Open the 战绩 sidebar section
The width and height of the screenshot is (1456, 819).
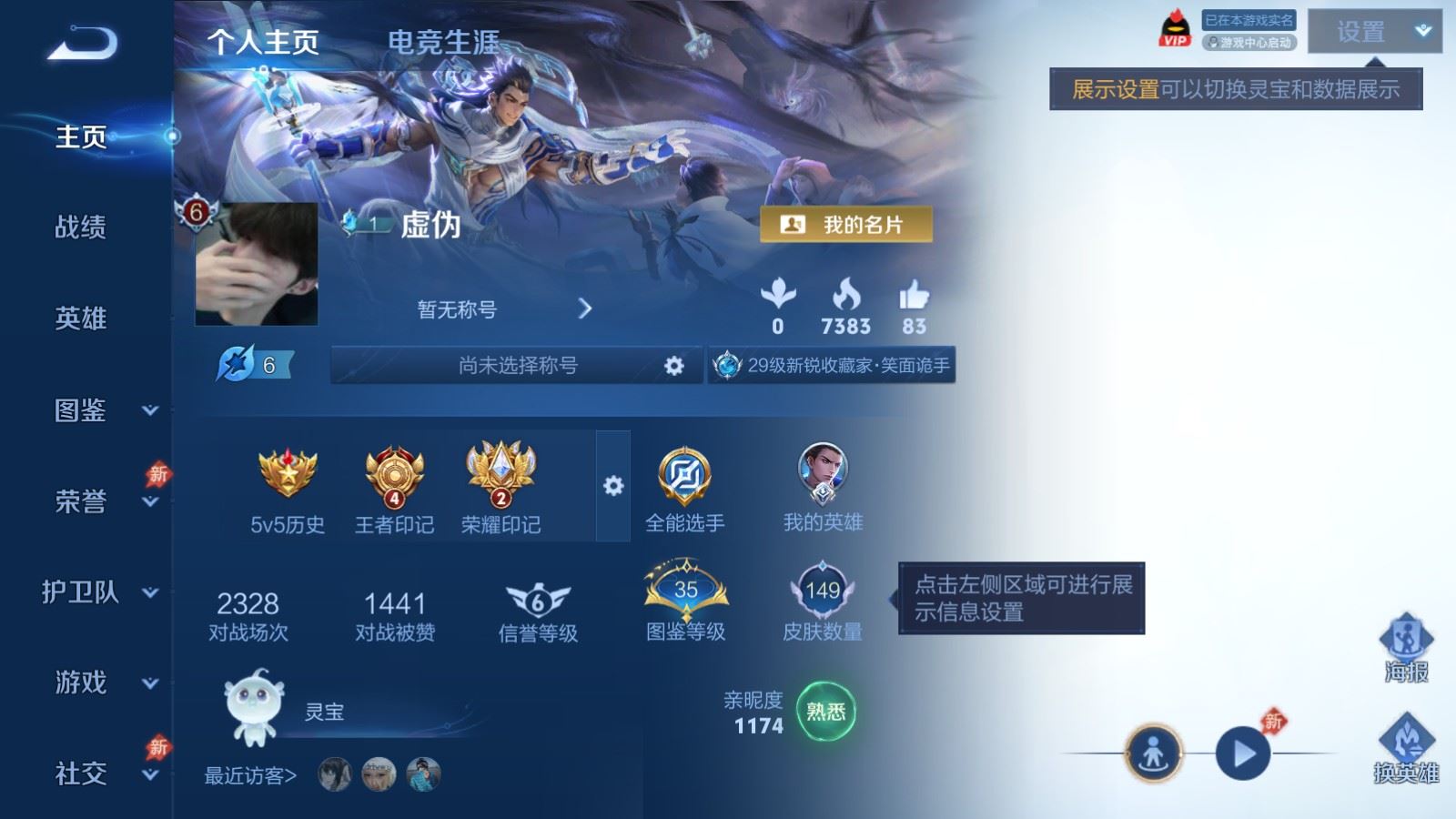click(81, 227)
